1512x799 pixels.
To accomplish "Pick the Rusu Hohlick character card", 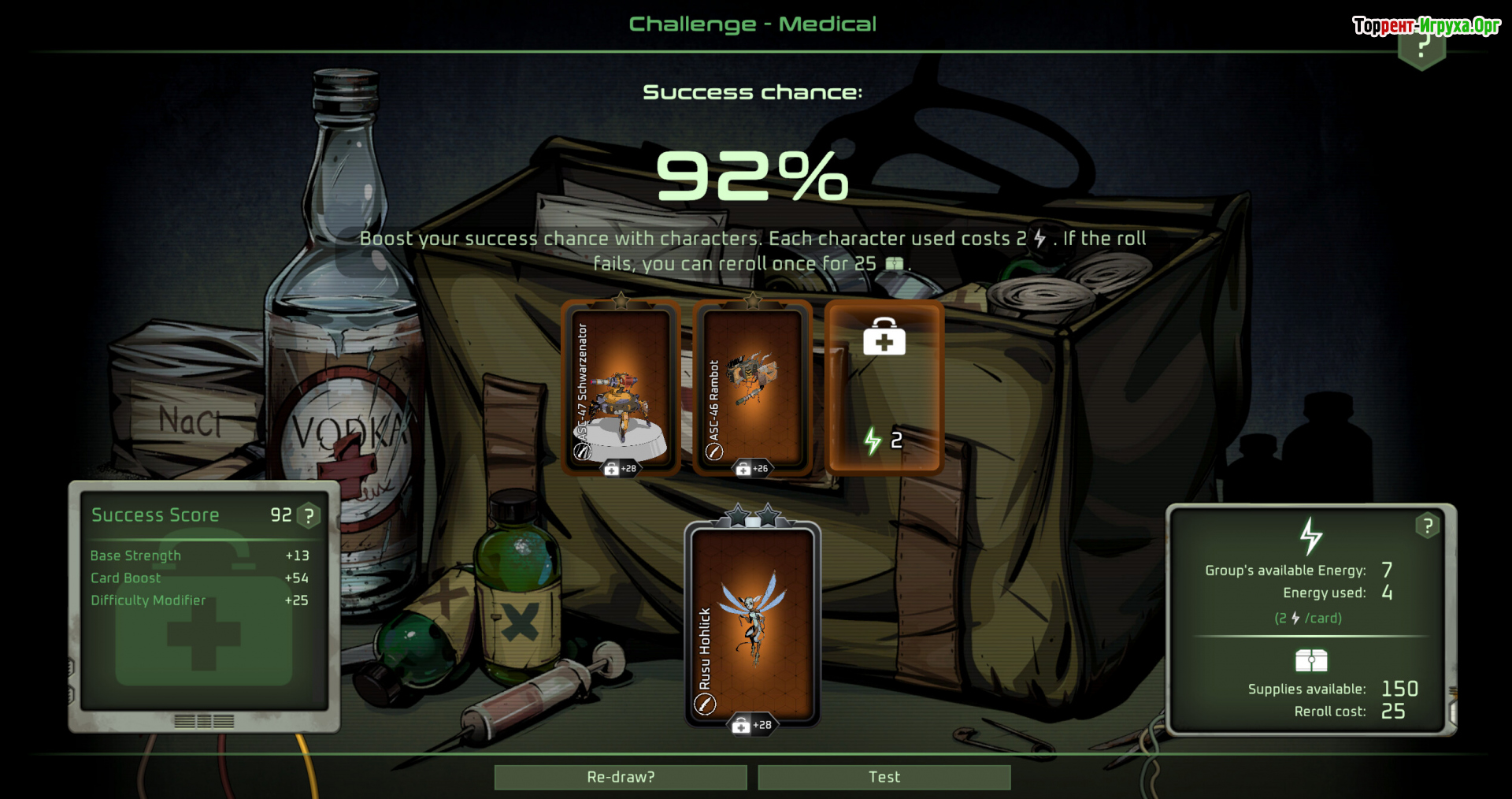I will point(752,622).
